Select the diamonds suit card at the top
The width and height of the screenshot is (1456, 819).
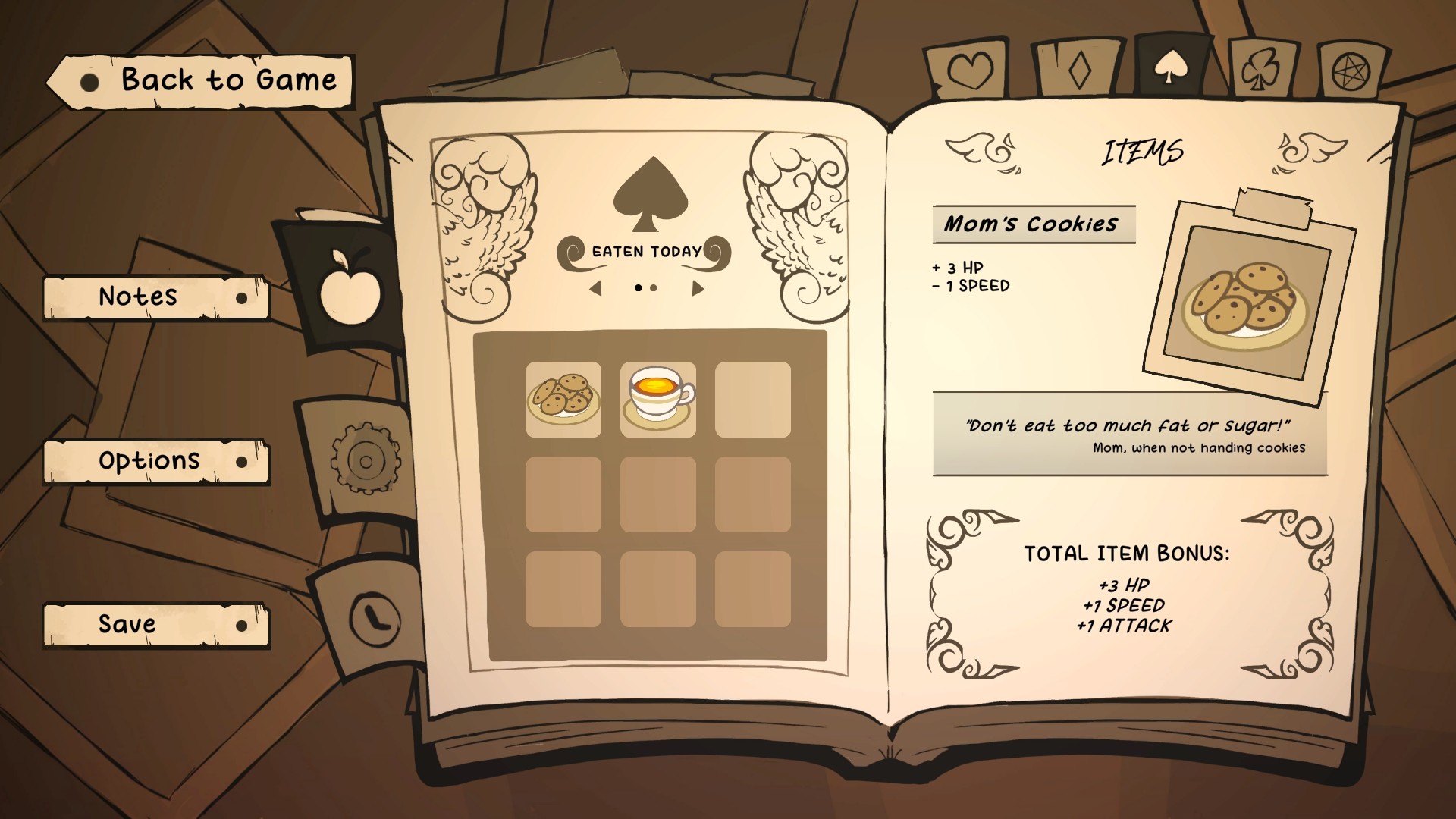(x=1076, y=68)
